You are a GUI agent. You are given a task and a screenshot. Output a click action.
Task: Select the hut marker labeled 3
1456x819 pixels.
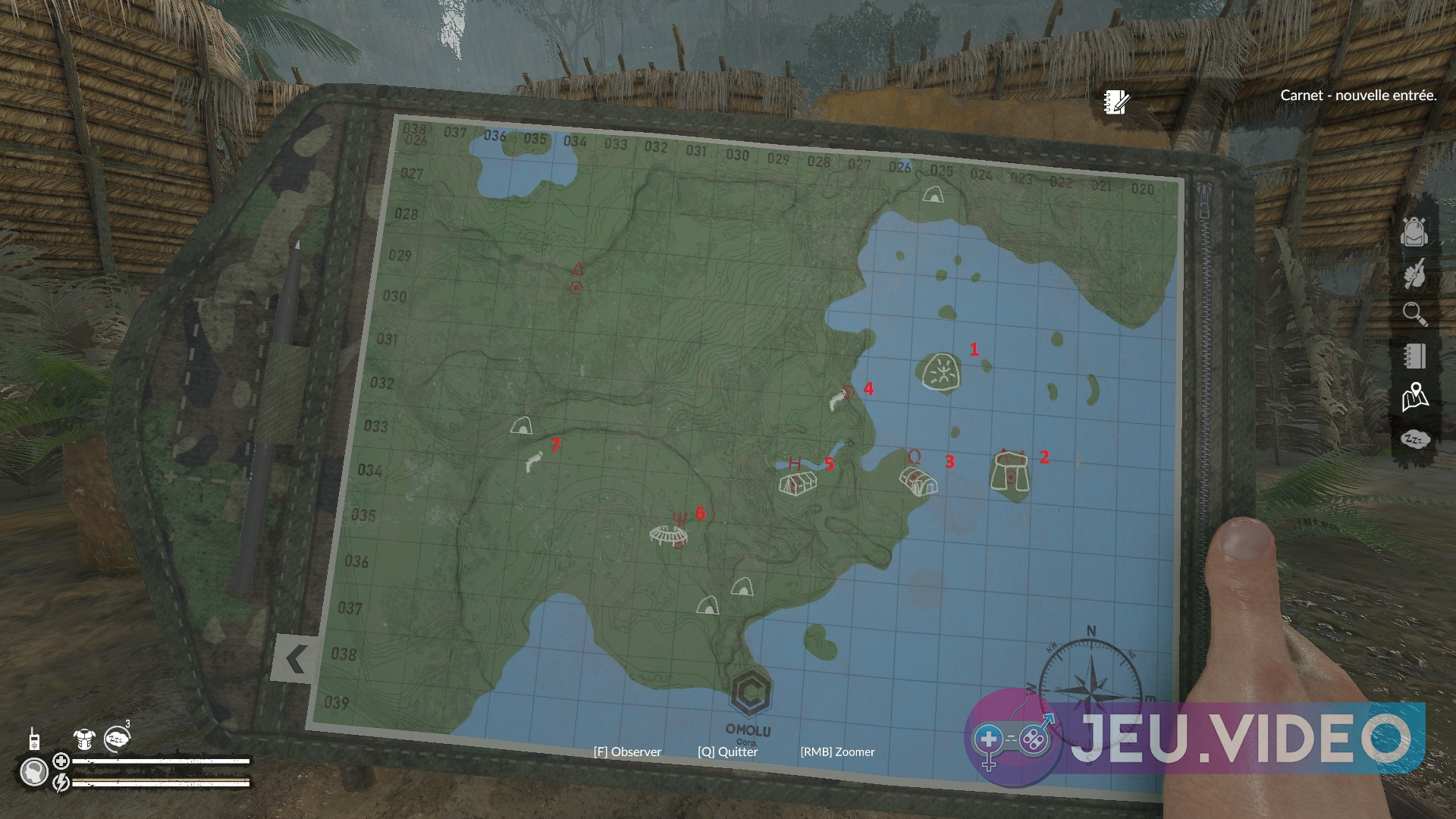(x=918, y=480)
